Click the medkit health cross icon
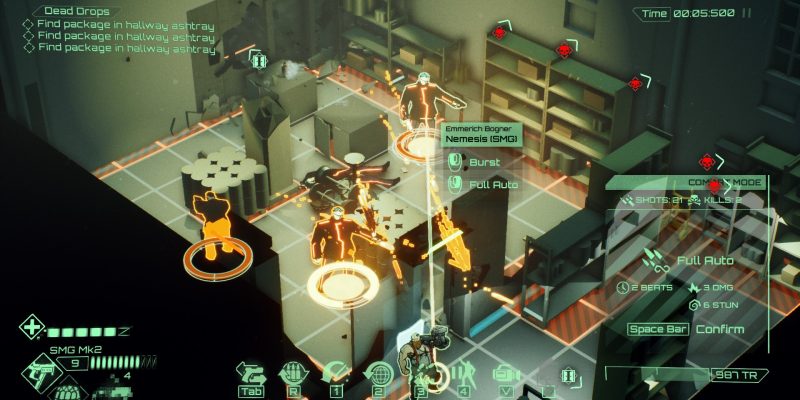This screenshot has width=800, height=400. 32,329
